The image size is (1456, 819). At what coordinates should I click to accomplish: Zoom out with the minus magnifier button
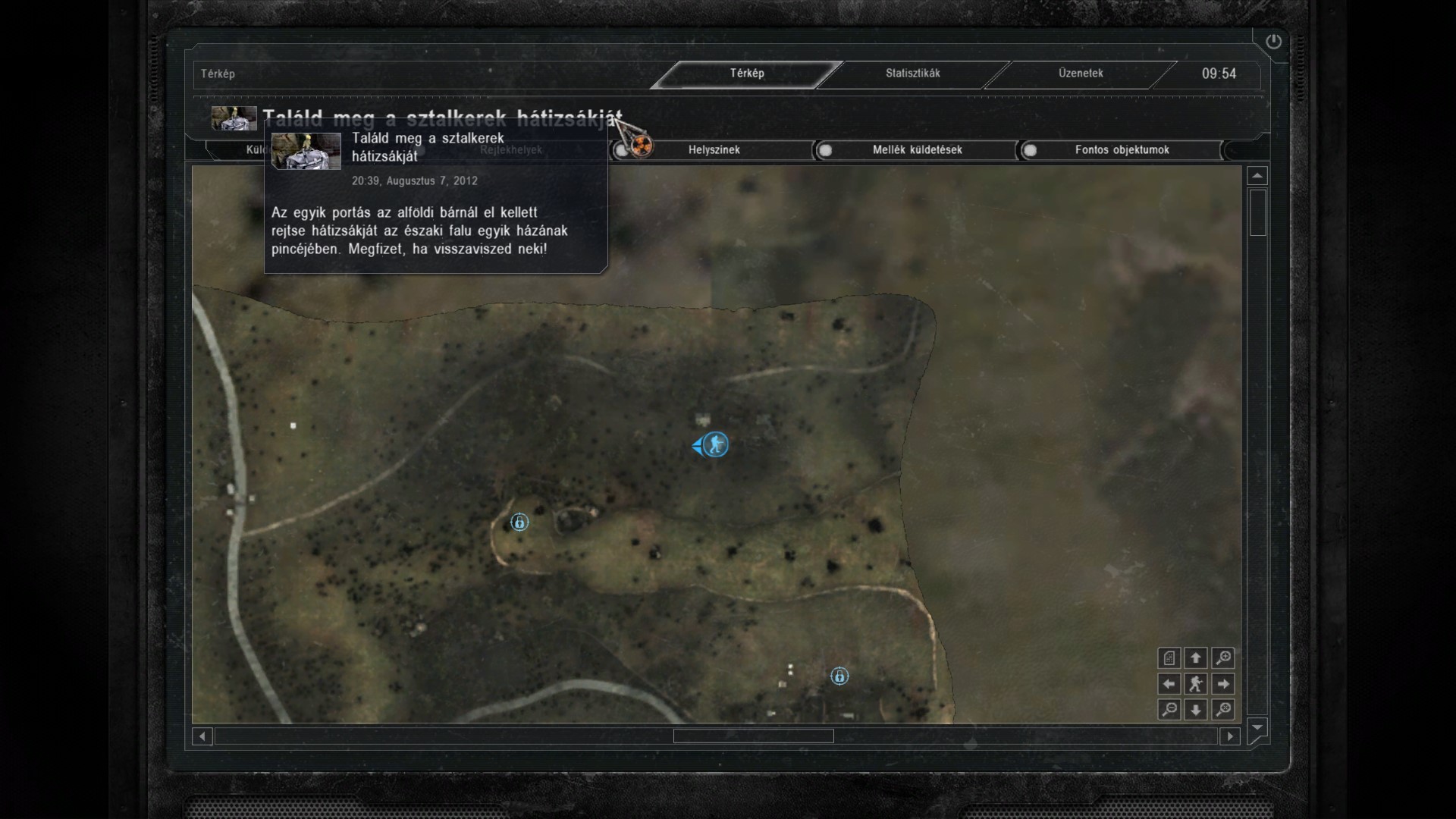(1169, 710)
